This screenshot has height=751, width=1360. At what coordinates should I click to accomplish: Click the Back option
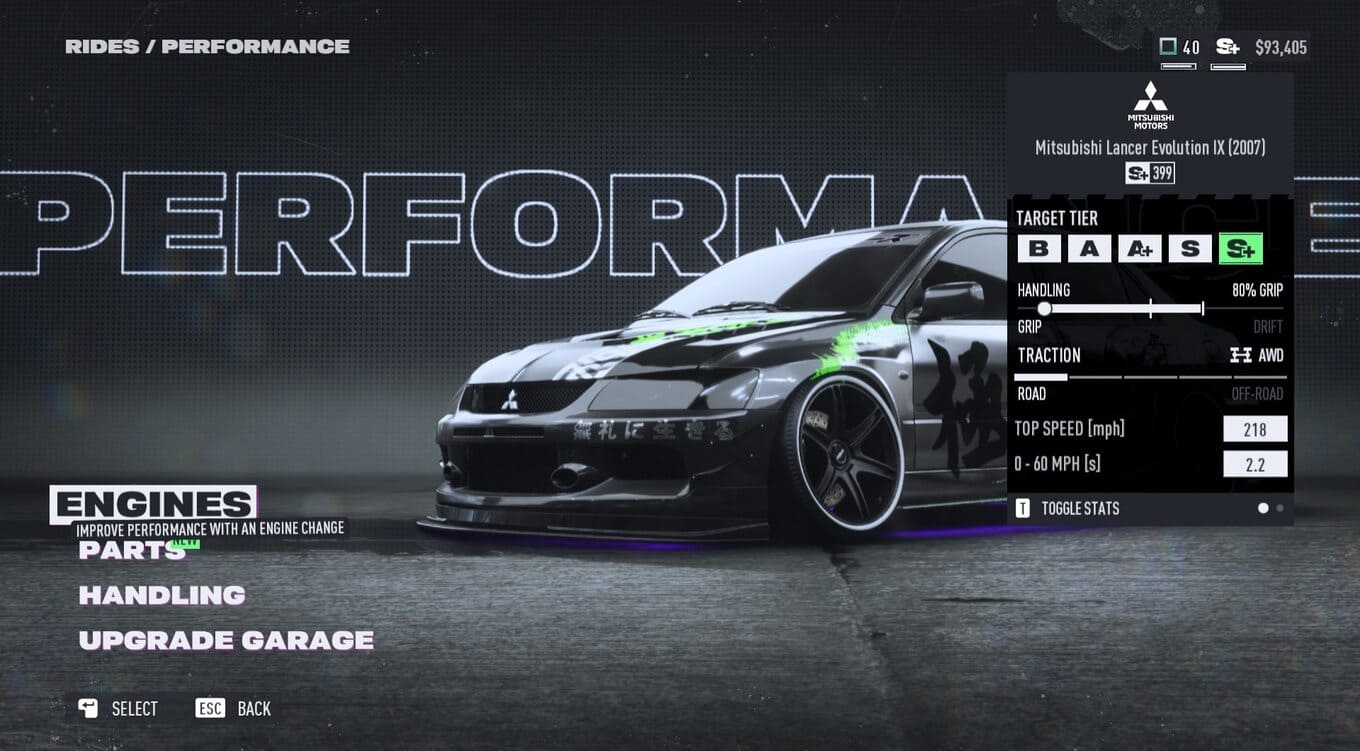click(x=234, y=709)
